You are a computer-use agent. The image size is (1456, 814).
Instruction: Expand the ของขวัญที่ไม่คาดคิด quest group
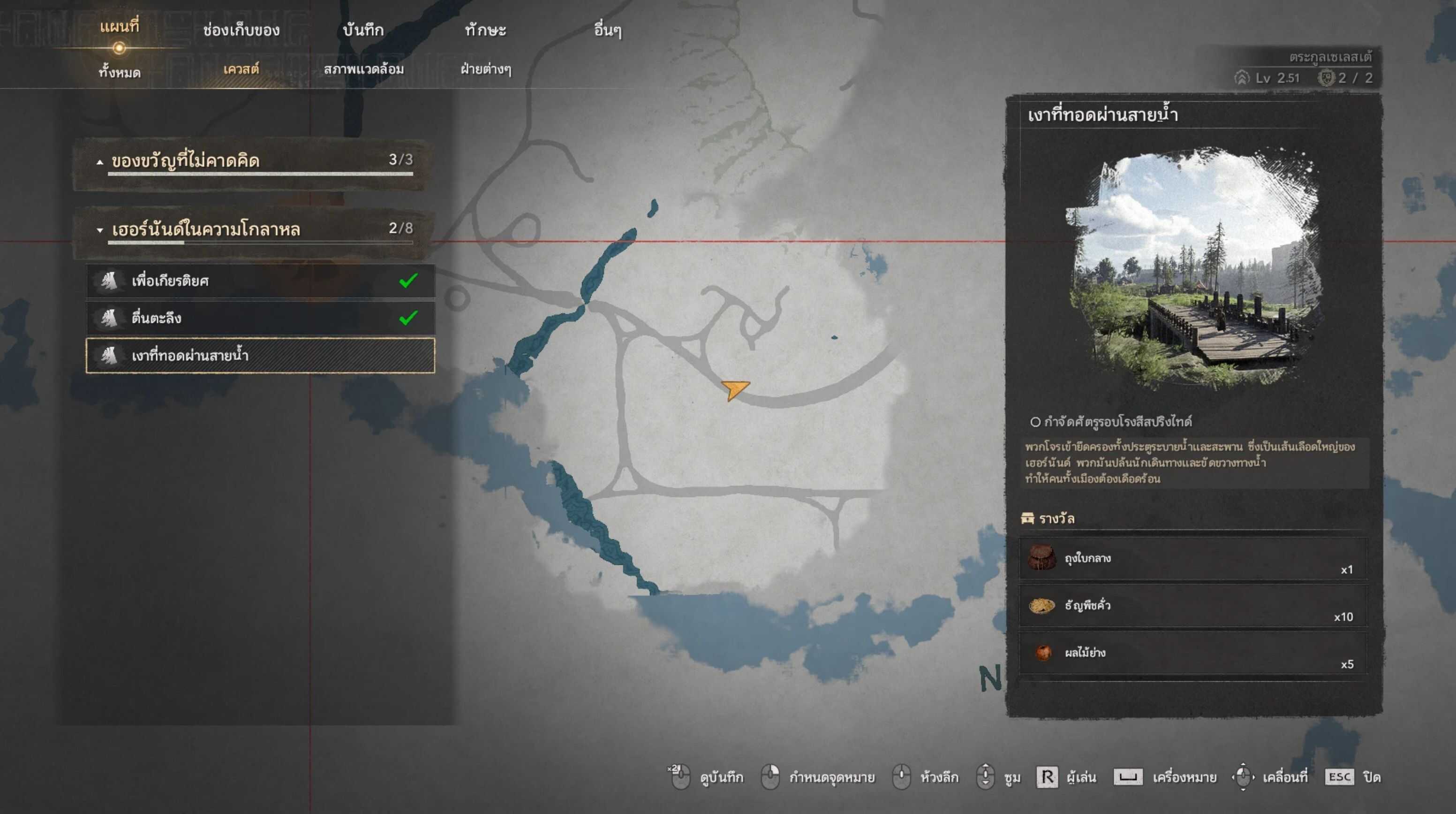[x=251, y=161]
